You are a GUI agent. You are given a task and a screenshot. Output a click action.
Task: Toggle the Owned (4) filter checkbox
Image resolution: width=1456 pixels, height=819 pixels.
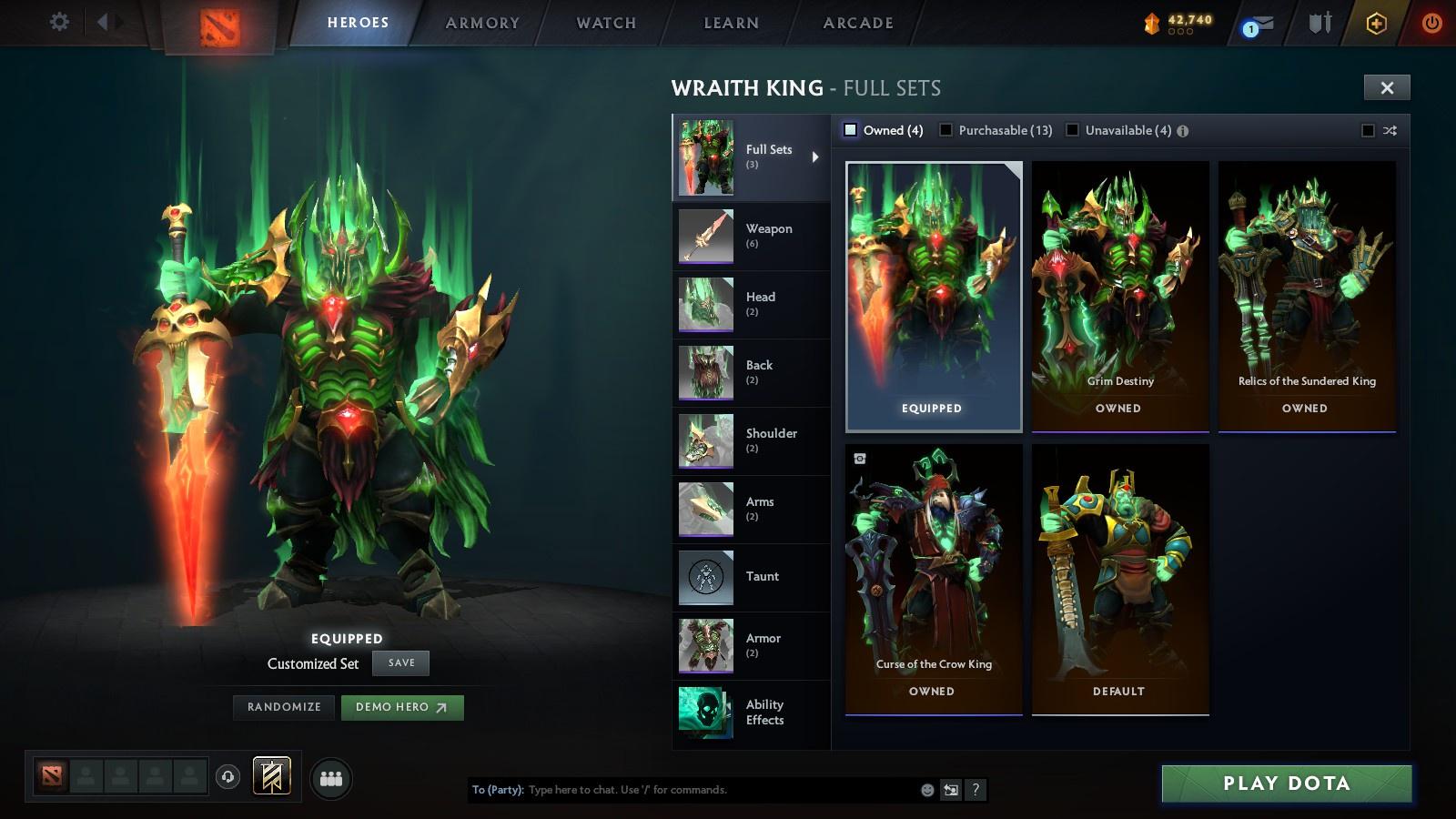pos(850,130)
